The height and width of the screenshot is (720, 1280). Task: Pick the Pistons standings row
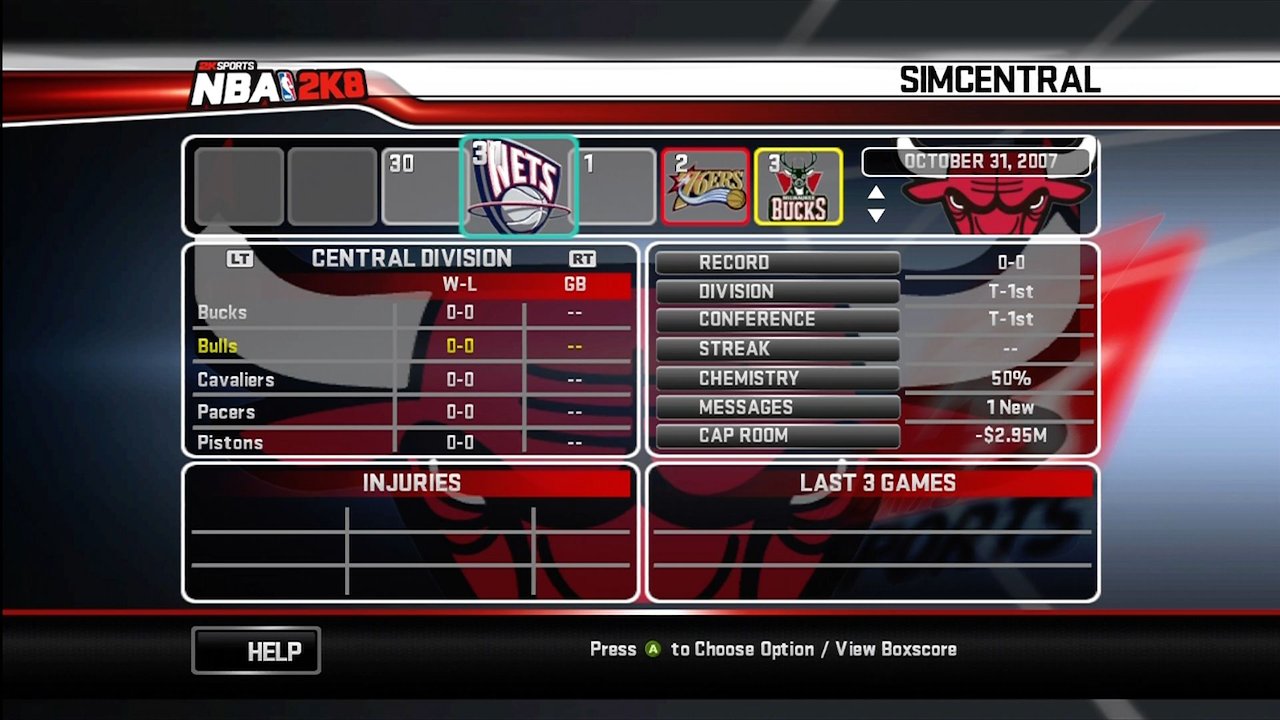(412, 443)
